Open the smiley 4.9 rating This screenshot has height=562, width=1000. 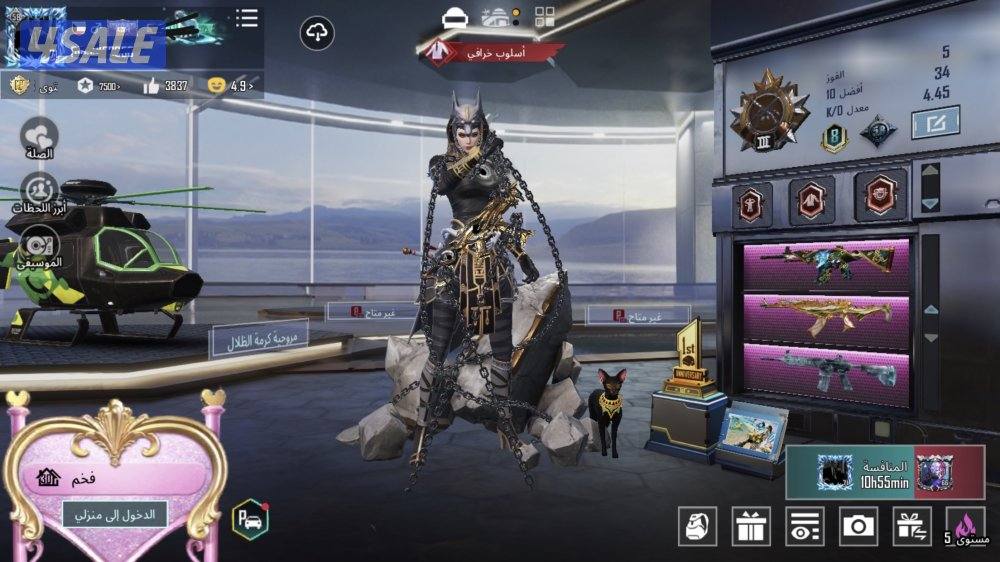pos(230,86)
